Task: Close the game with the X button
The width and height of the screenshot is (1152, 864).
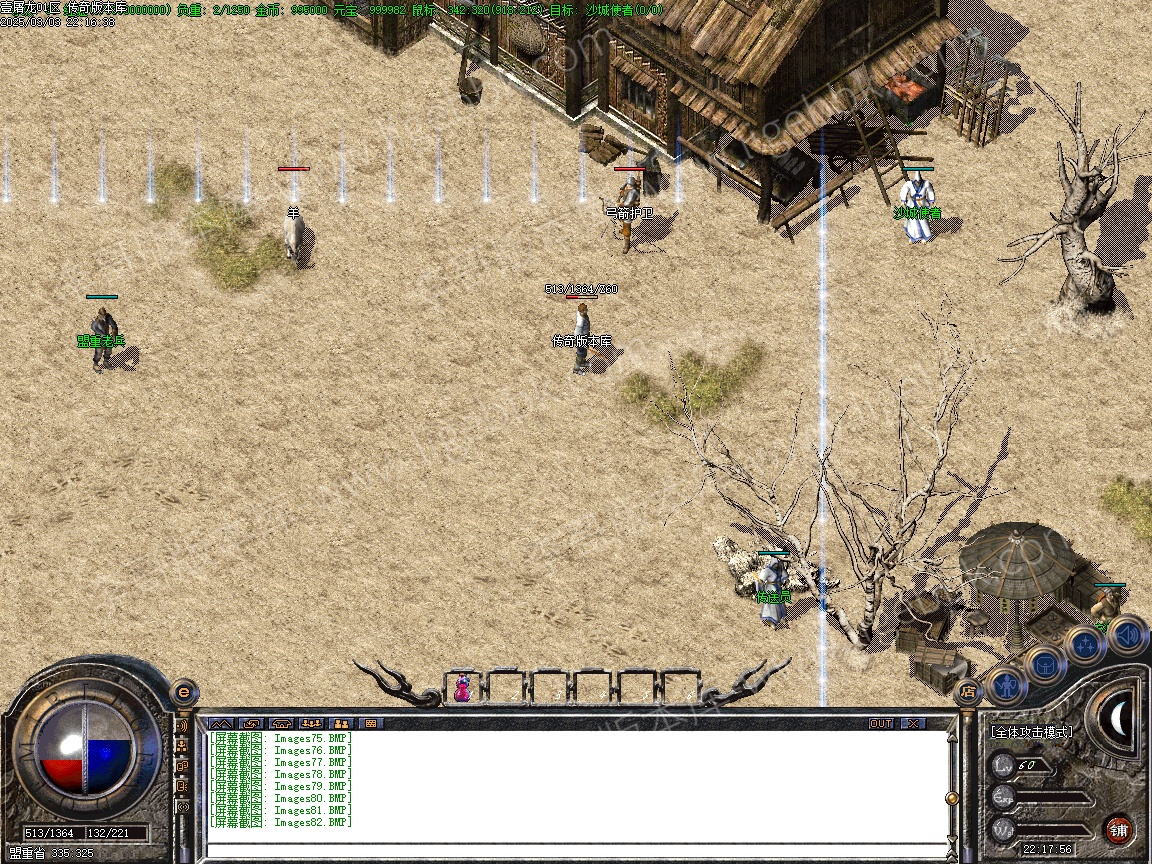Action: [x=912, y=723]
